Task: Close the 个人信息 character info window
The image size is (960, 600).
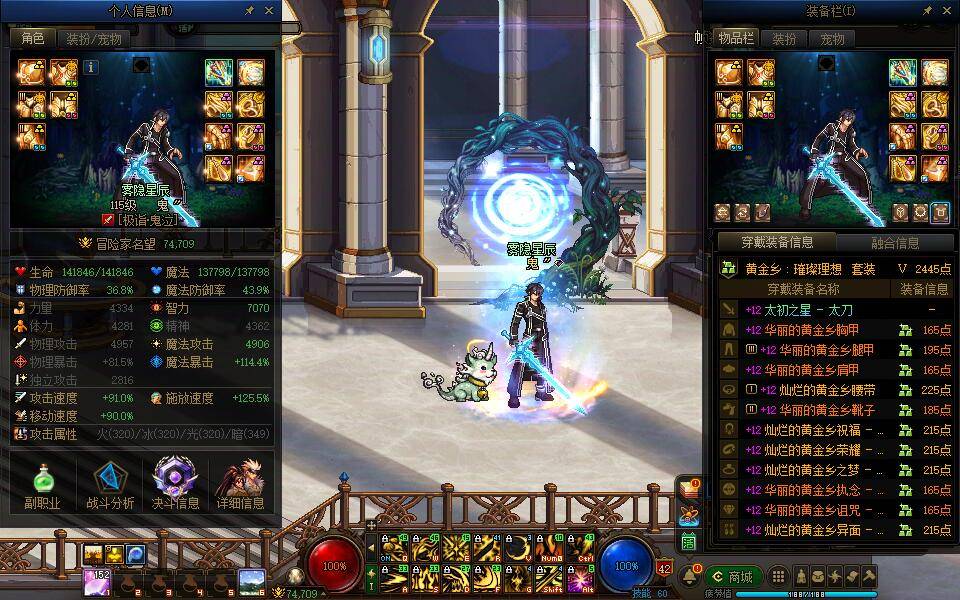Action: (x=269, y=10)
